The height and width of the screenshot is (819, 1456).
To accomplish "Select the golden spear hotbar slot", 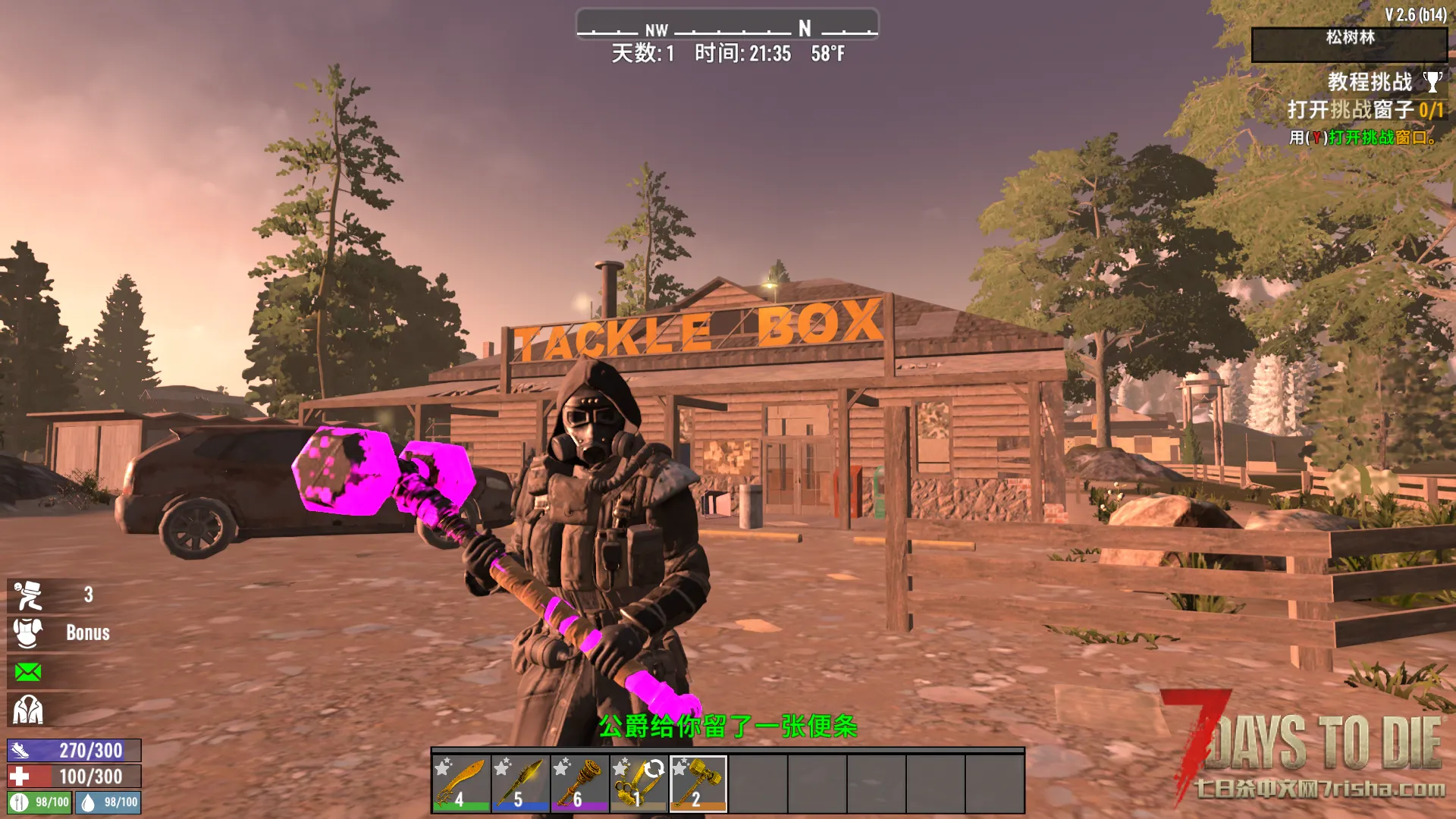I will click(520, 783).
